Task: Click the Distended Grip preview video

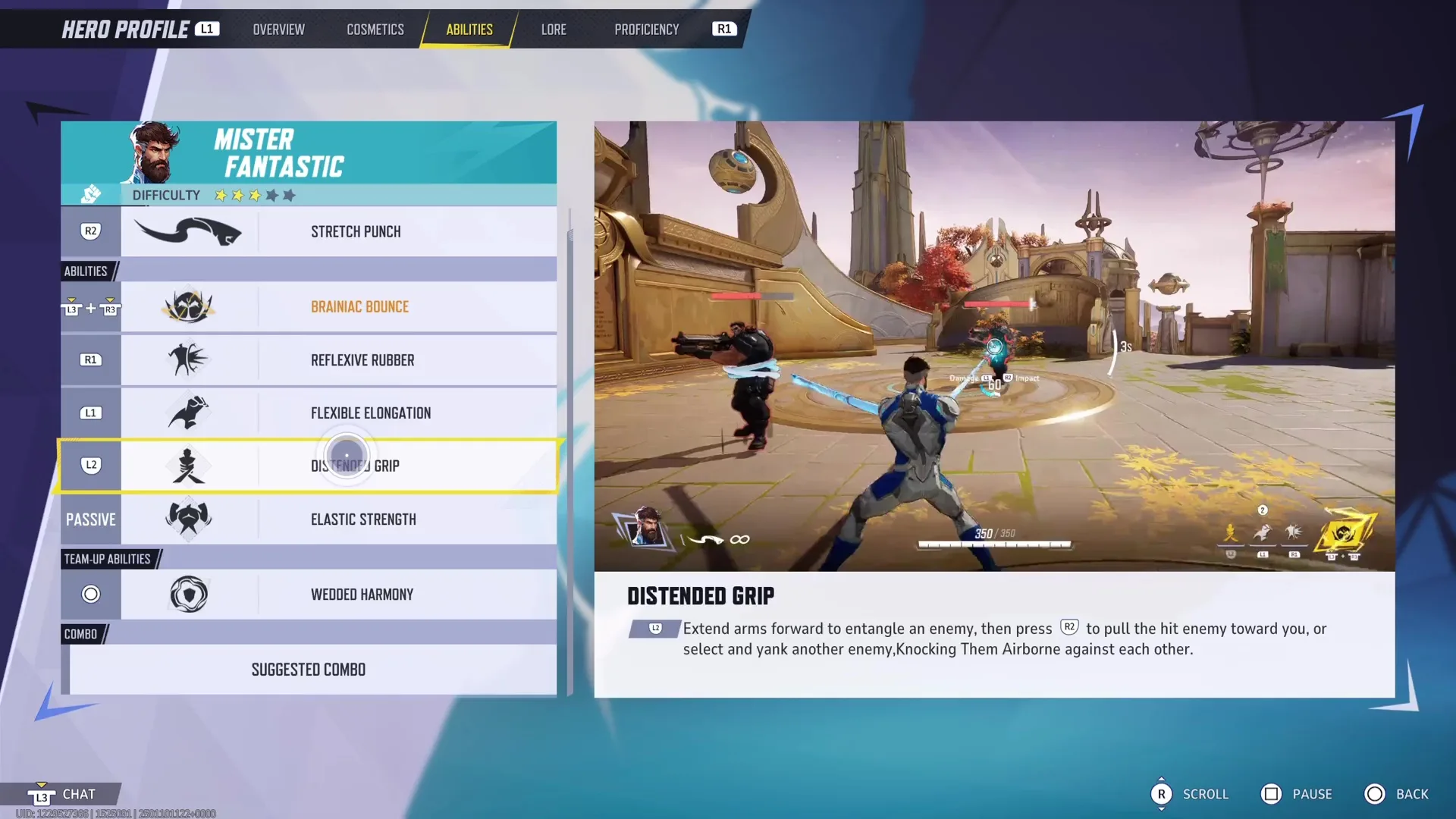Action: pyautogui.click(x=993, y=346)
